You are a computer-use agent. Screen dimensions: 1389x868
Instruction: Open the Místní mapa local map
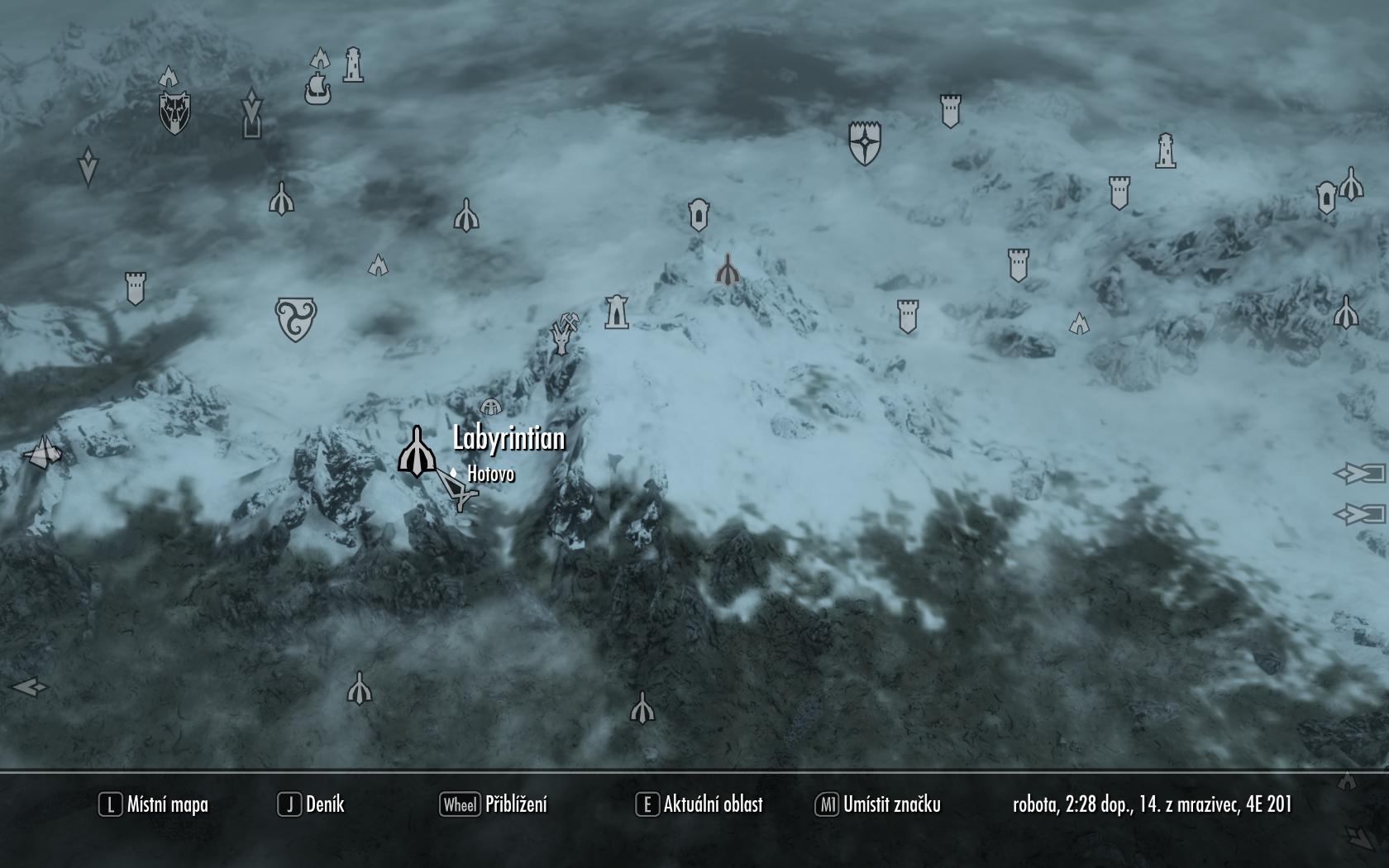(154, 804)
